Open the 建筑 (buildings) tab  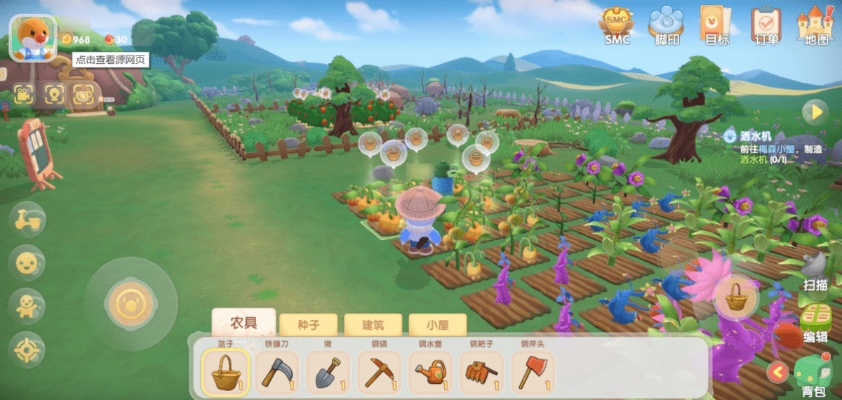(x=373, y=324)
